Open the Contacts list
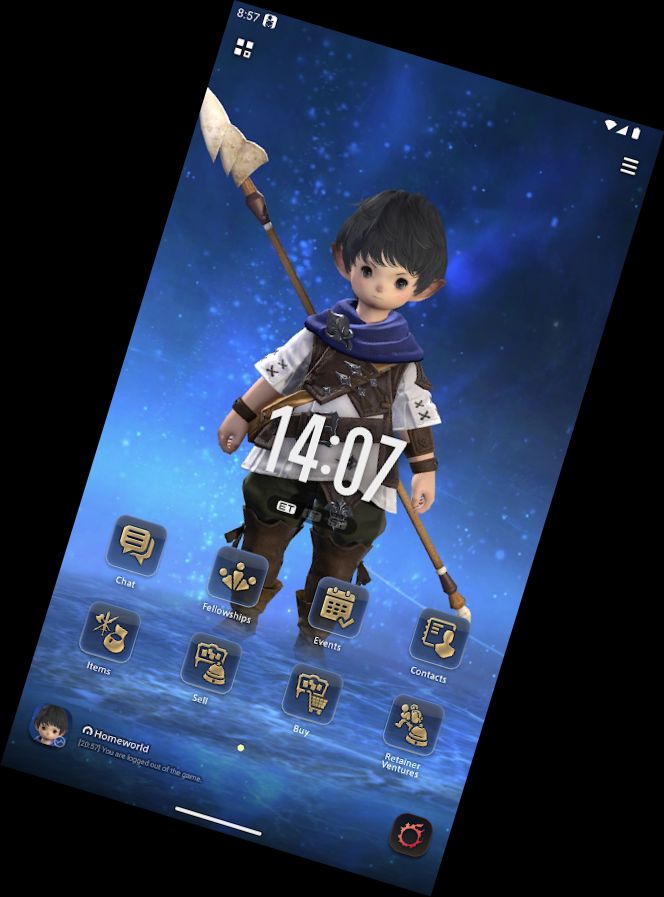The image size is (664, 897). coord(439,637)
